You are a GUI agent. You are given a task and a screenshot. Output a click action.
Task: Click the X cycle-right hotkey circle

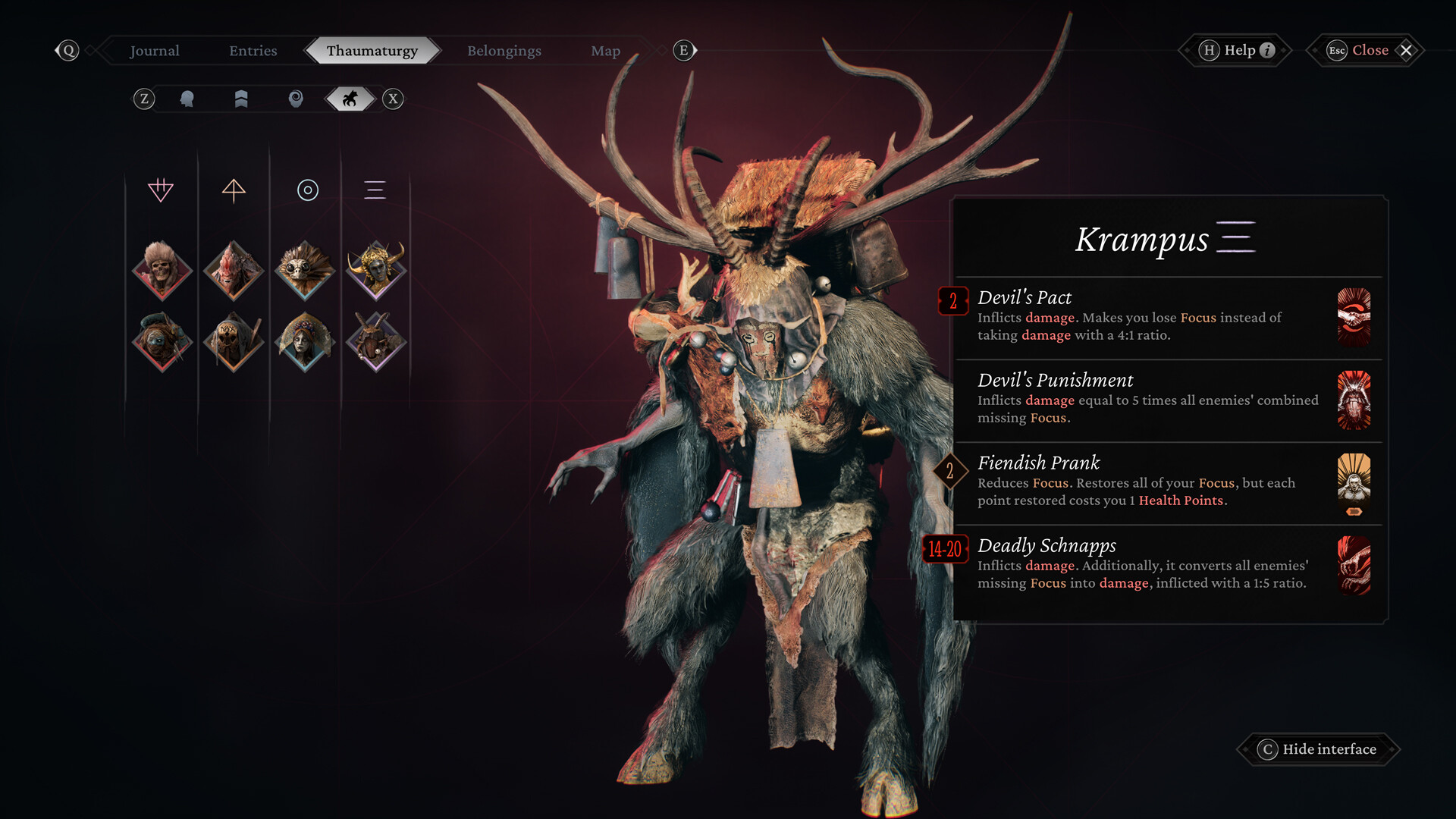[392, 99]
